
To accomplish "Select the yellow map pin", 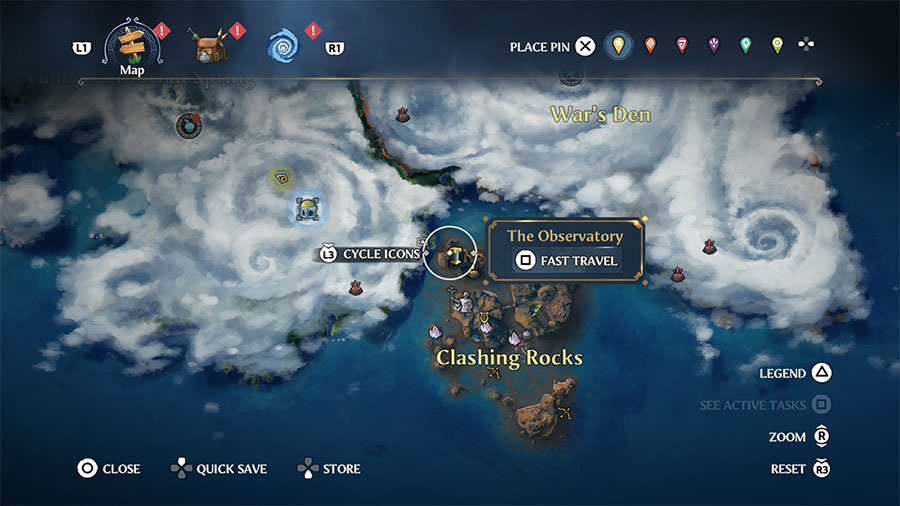I will (x=619, y=45).
